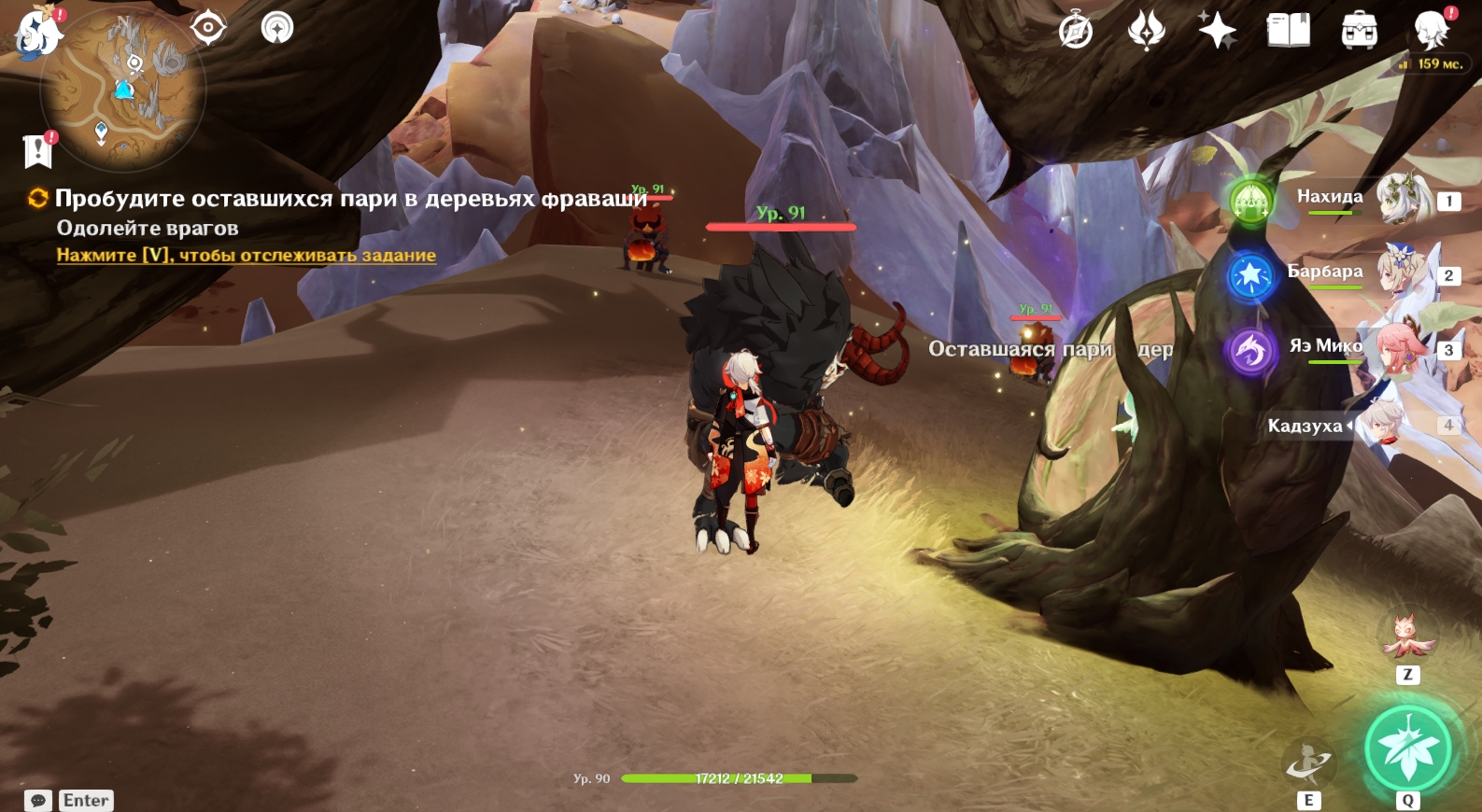The height and width of the screenshot is (812, 1482).
Task: Open the character profile icon top-right
Action: [1431, 31]
